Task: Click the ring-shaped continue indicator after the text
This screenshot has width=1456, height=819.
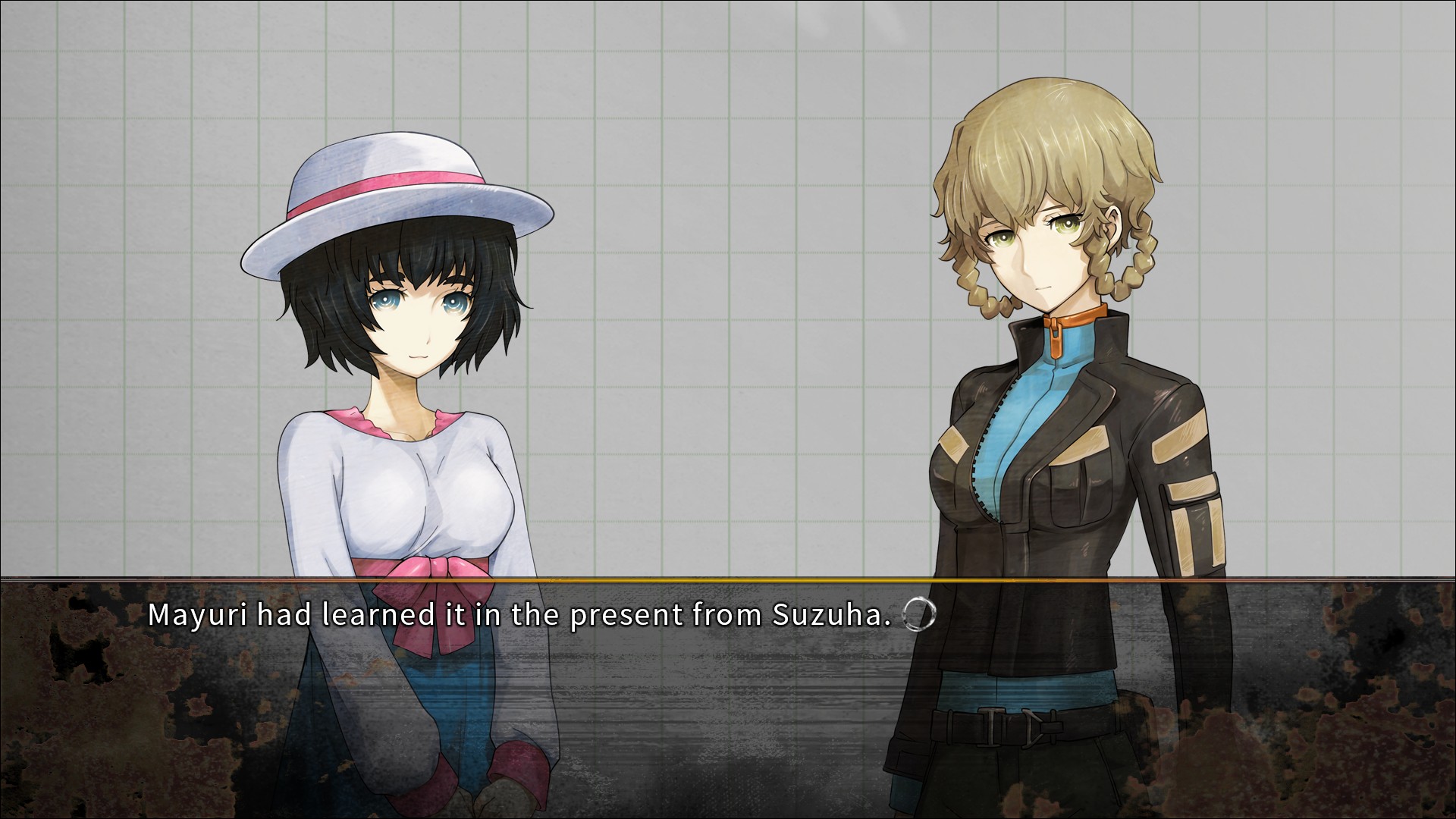Action: (920, 616)
